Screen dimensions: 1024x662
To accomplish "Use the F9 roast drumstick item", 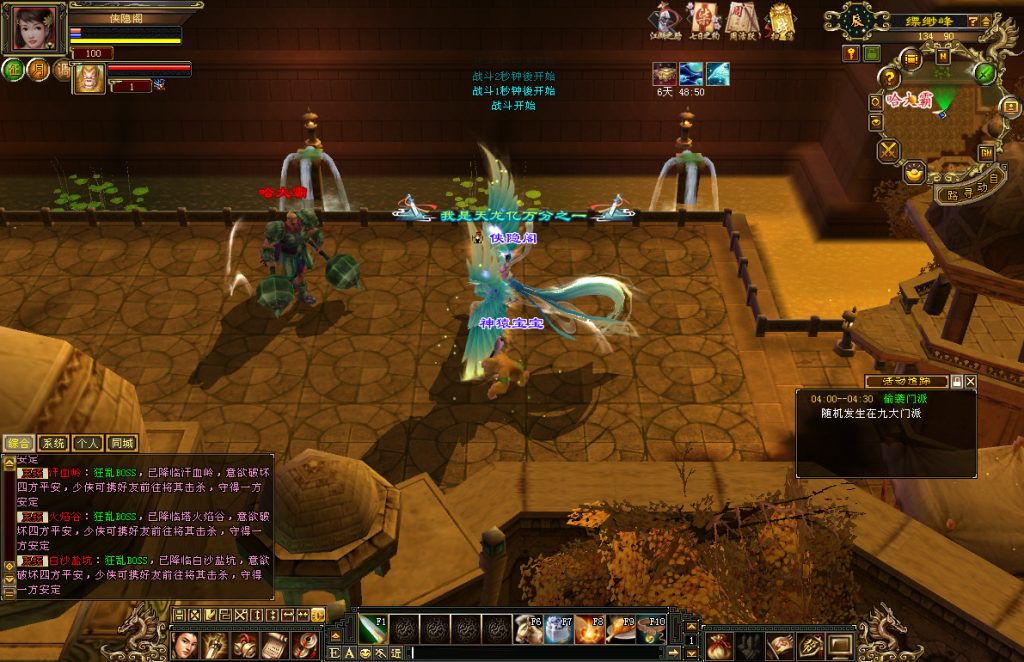I will 620,628.
